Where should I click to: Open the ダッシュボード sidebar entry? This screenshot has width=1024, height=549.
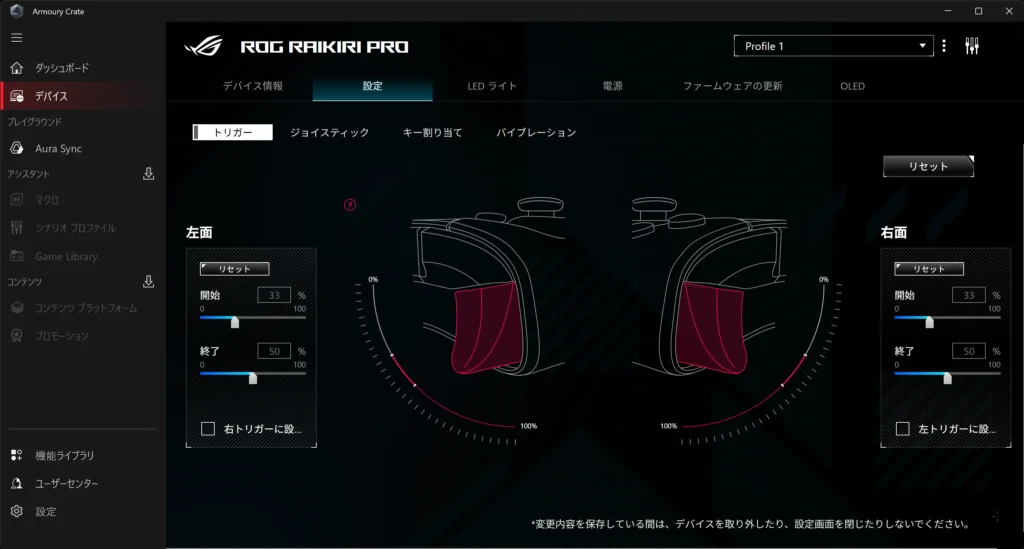pos(62,68)
